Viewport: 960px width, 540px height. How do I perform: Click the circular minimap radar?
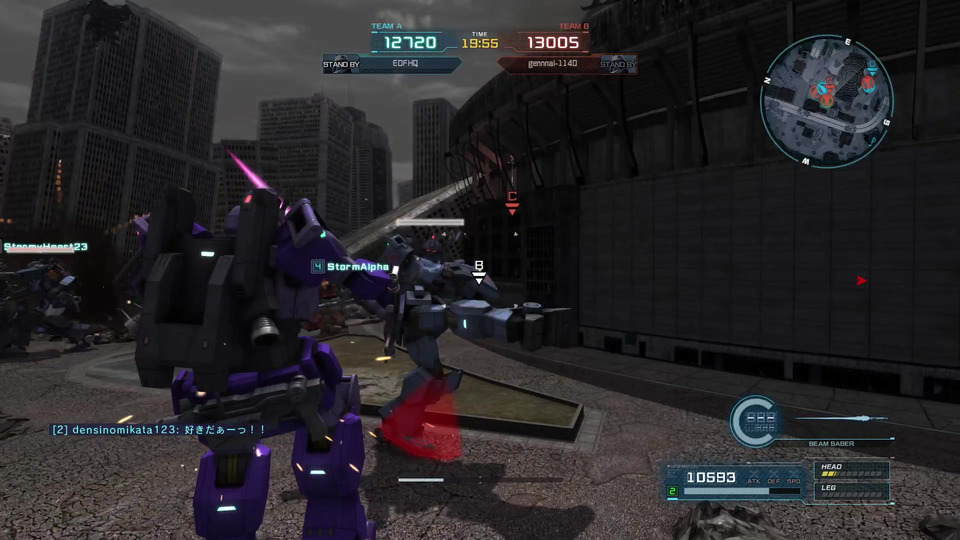825,101
